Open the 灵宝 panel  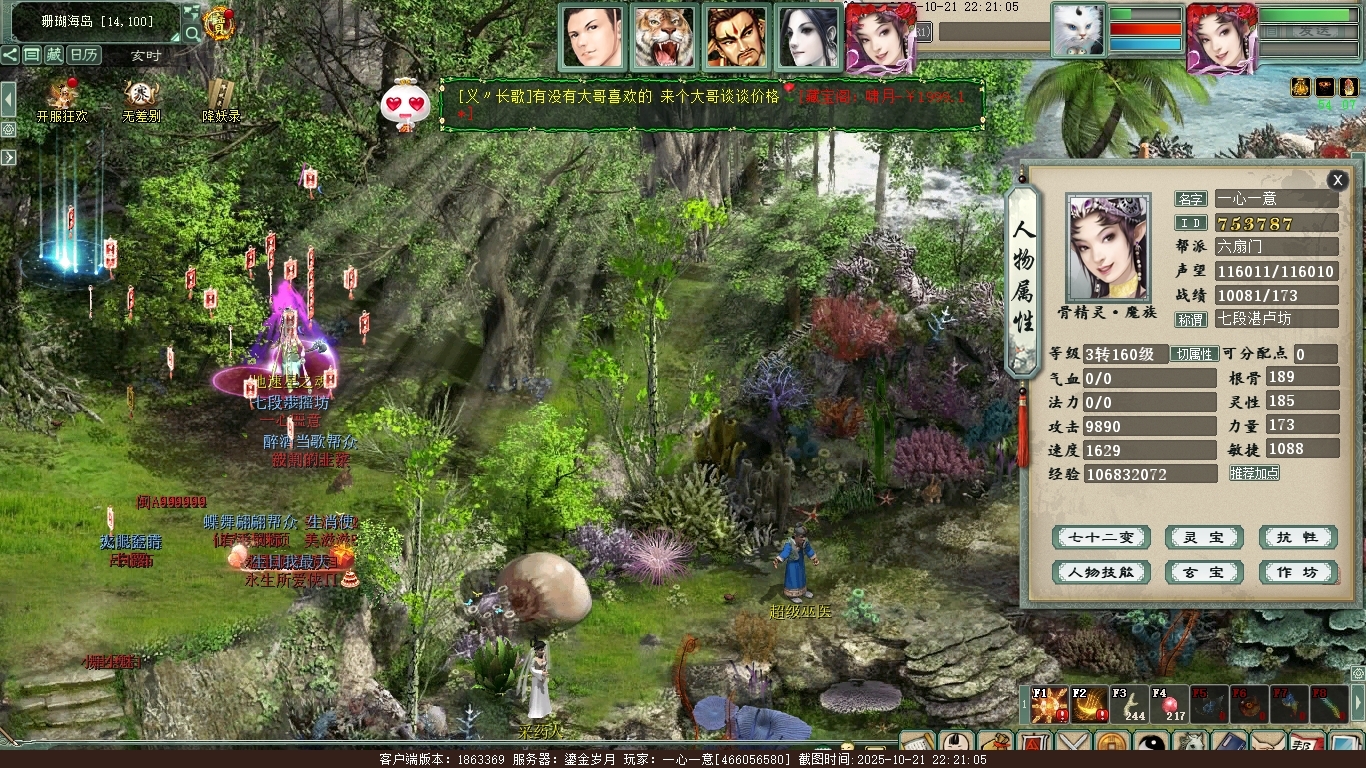point(1203,538)
